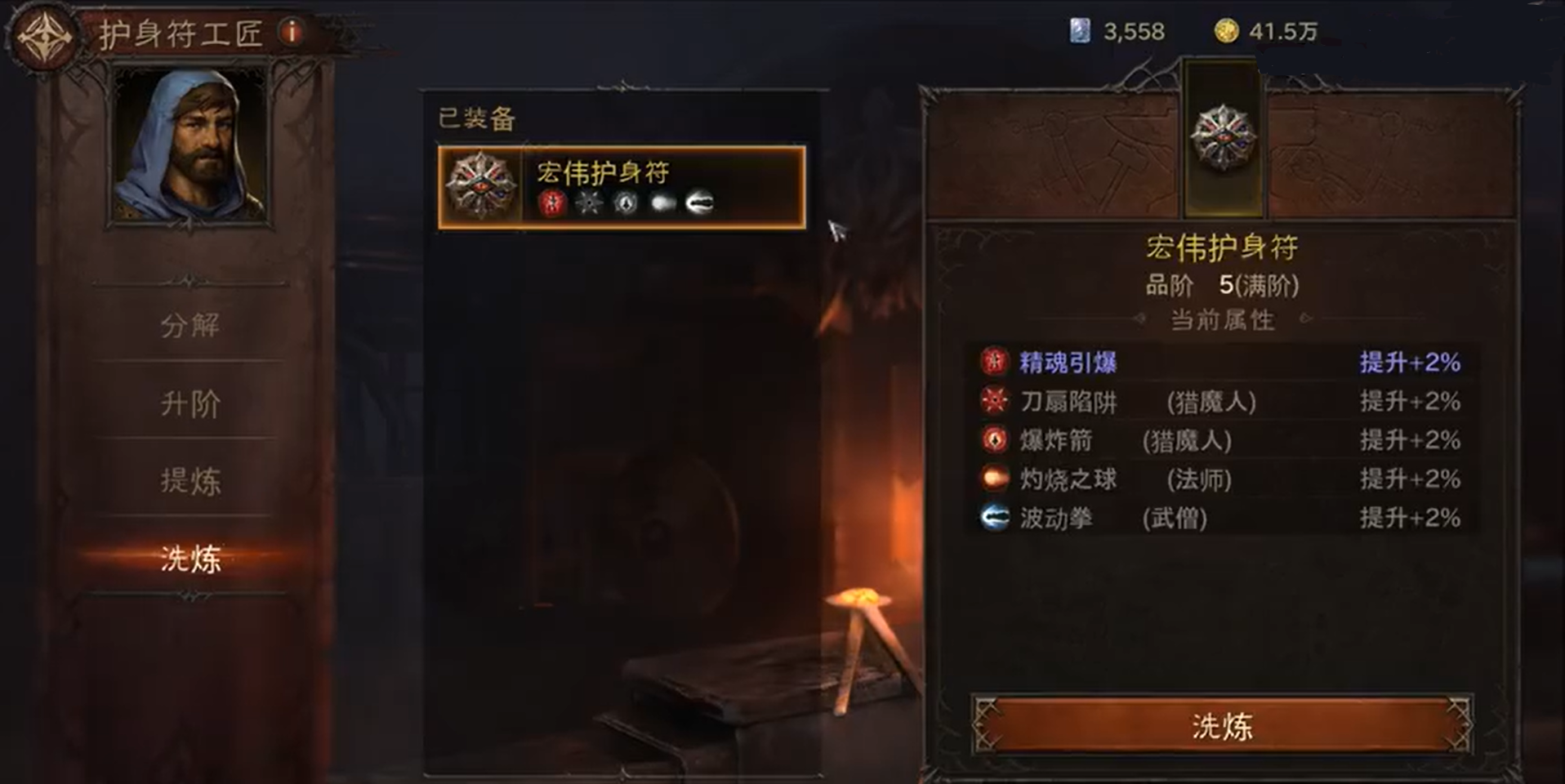Click the 灼烧之球 fireball icon for the Wizard
Viewport: 1565px width, 784px height.
tap(995, 479)
